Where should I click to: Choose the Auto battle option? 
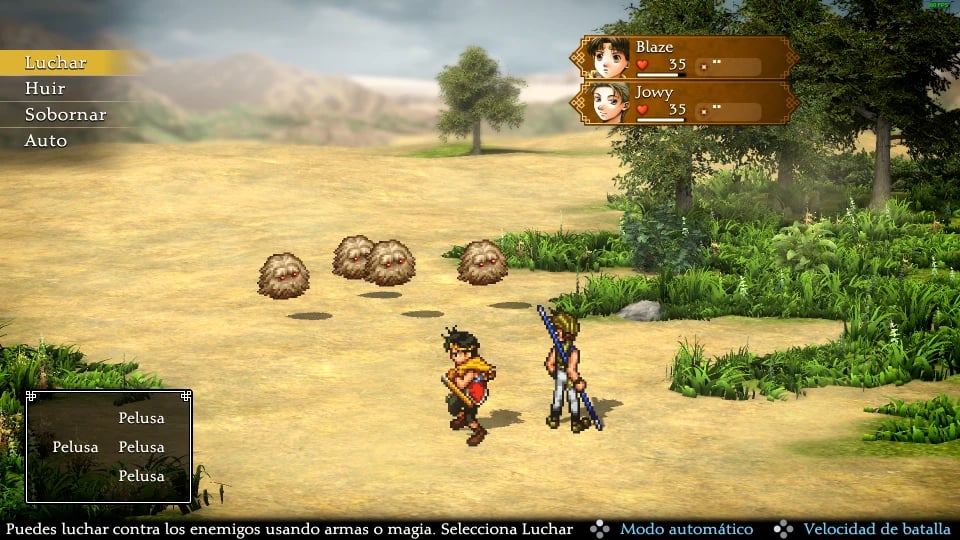[x=46, y=141]
